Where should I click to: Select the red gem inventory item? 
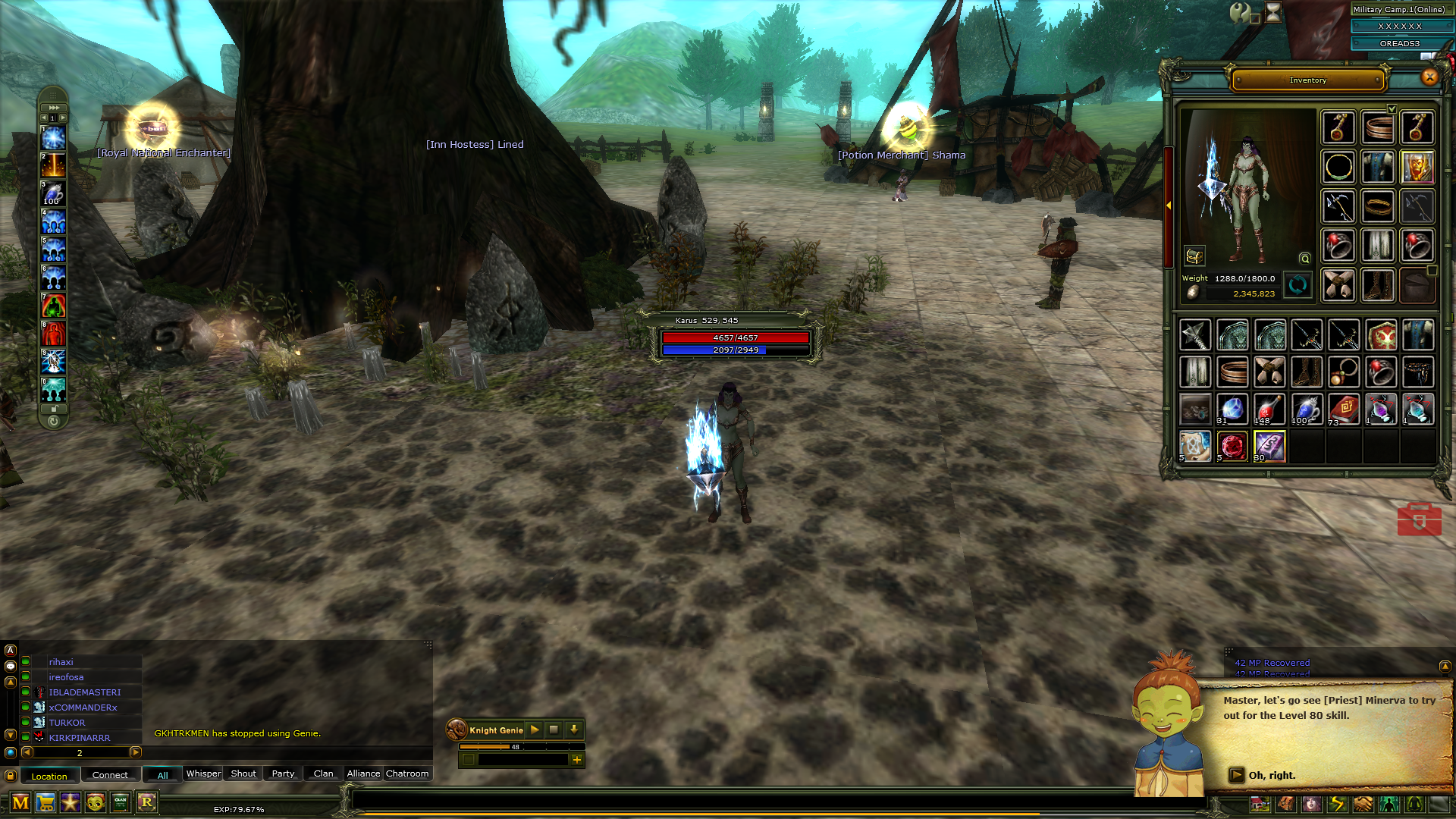point(1232,447)
